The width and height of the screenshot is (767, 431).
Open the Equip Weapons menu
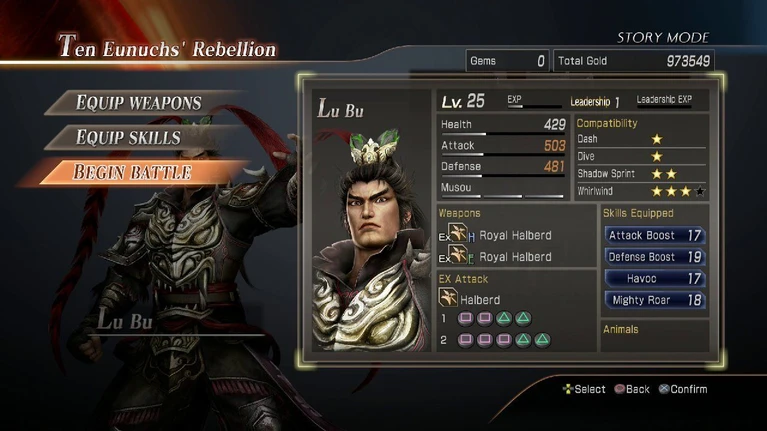[x=138, y=103]
